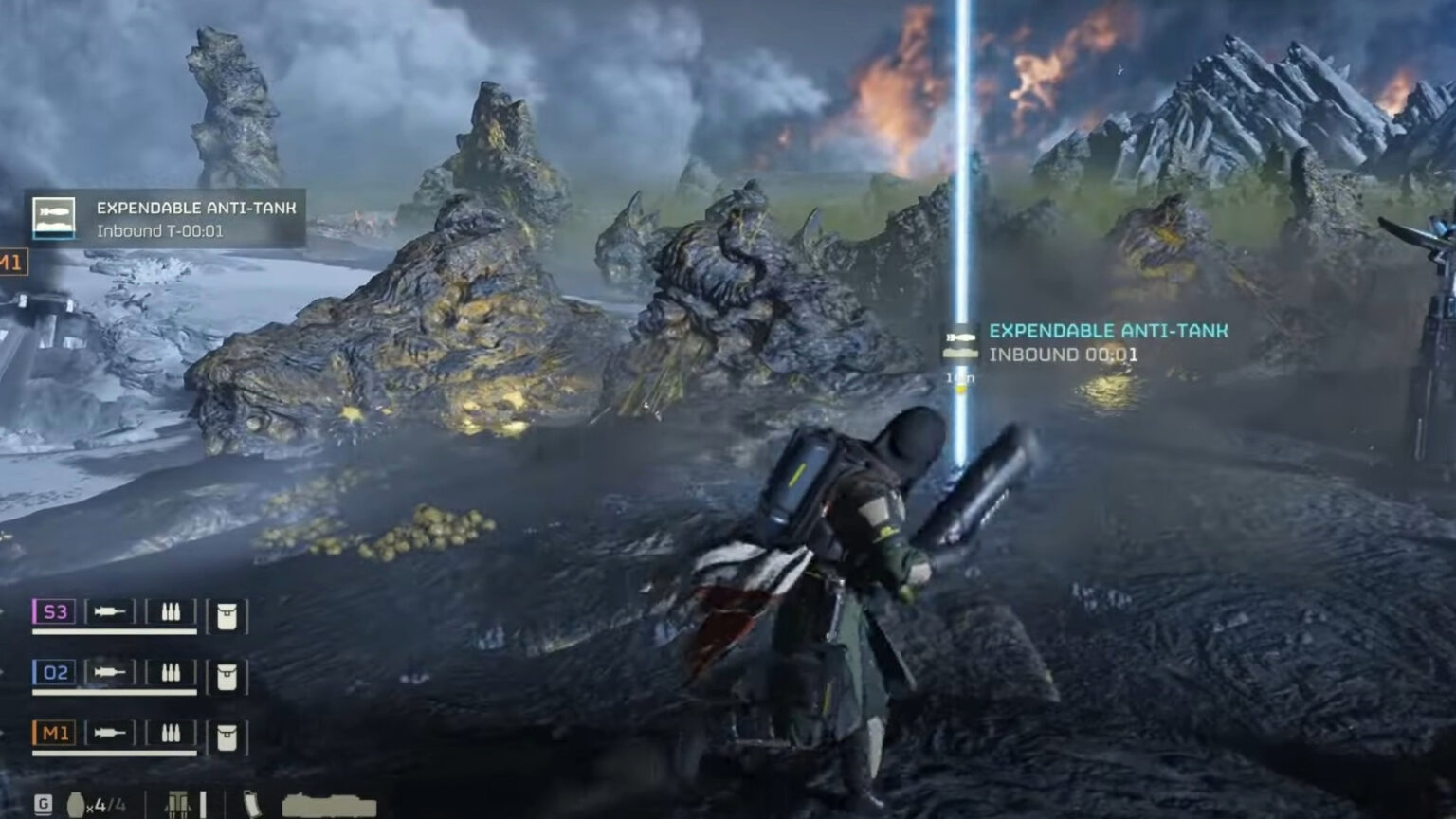
Task: Select the magazine icon near the weapon display
Action: (x=253, y=803)
